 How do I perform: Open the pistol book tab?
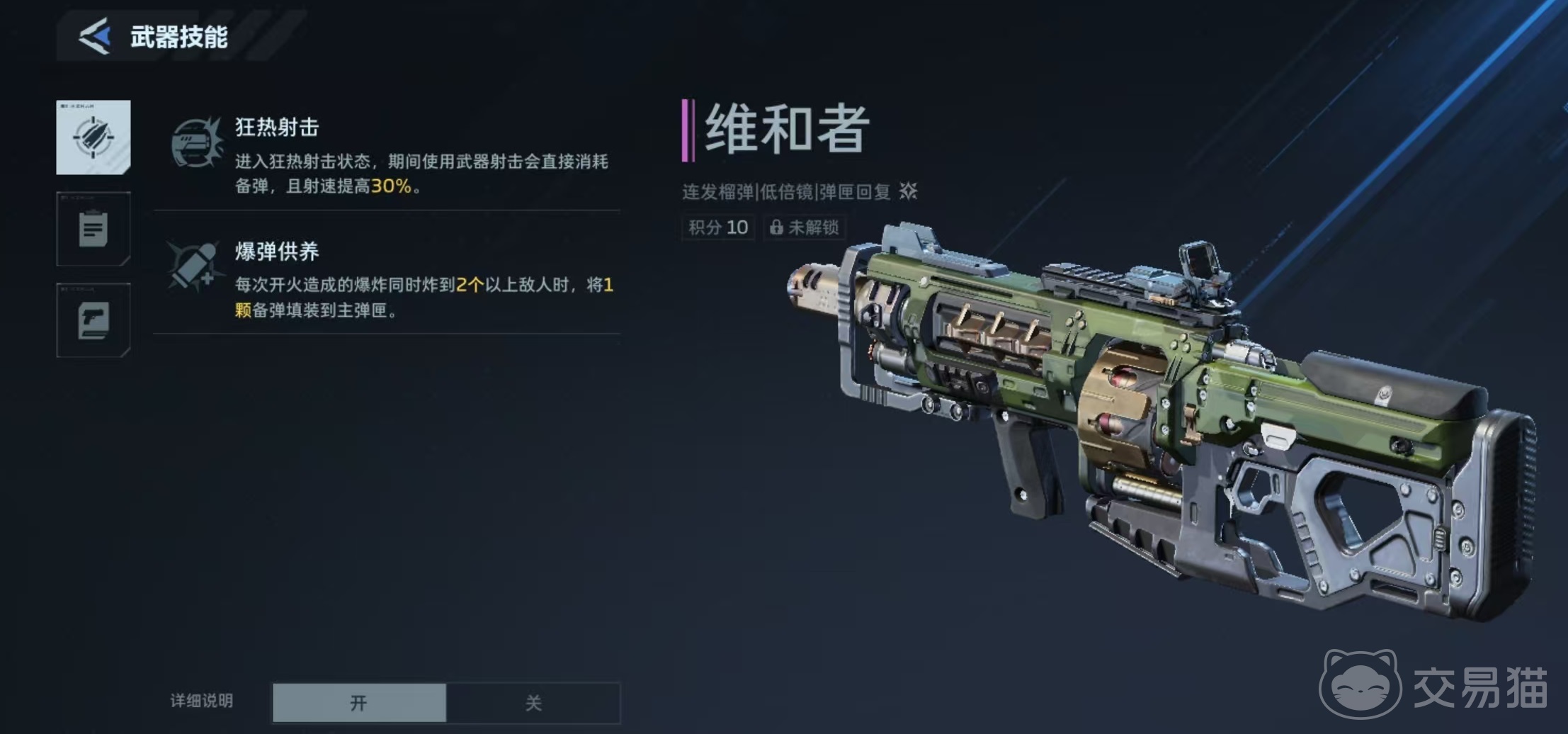pos(93,320)
